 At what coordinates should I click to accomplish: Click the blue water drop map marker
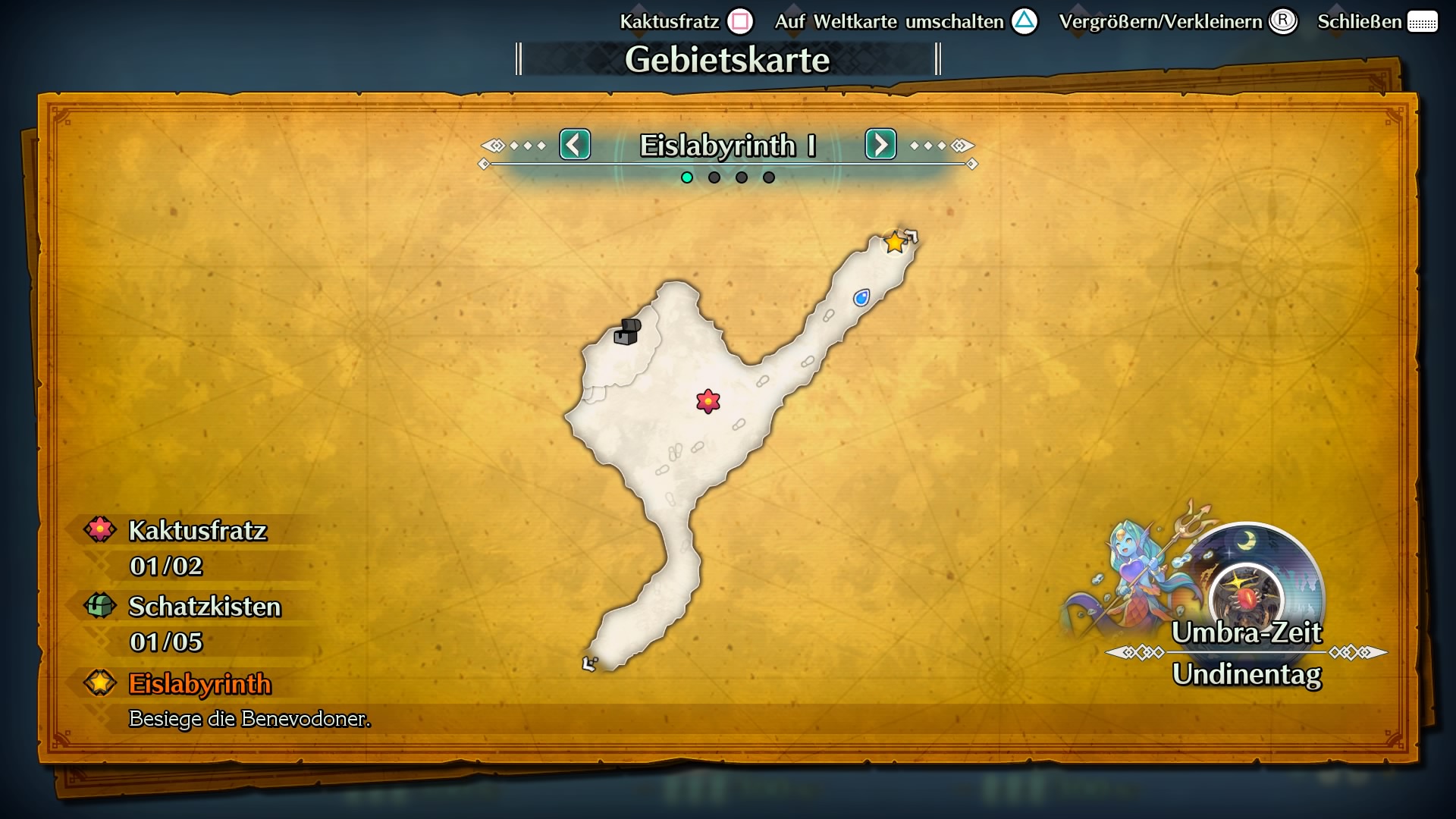861,297
